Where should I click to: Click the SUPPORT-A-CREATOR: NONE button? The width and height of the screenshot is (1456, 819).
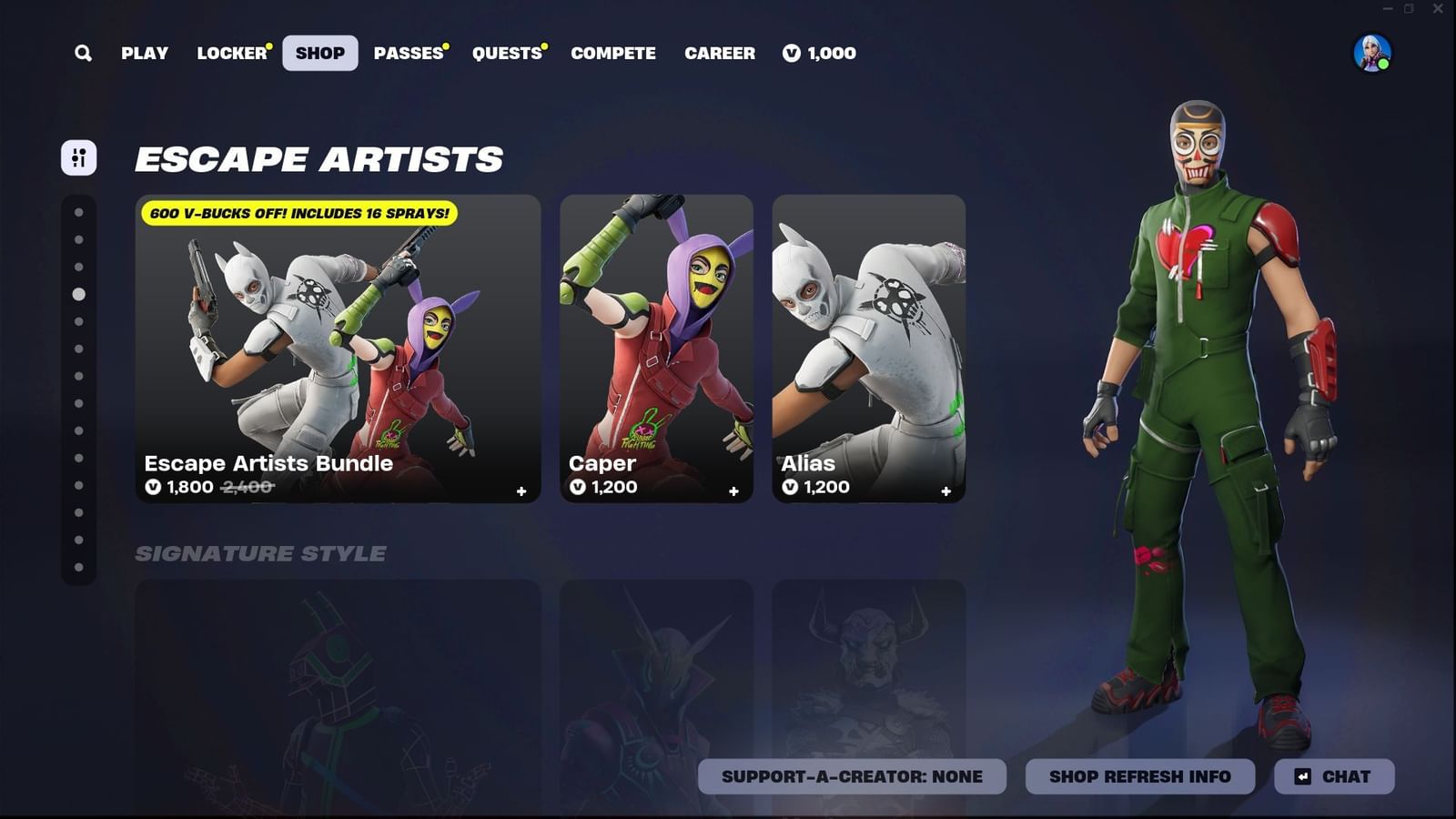(x=851, y=776)
